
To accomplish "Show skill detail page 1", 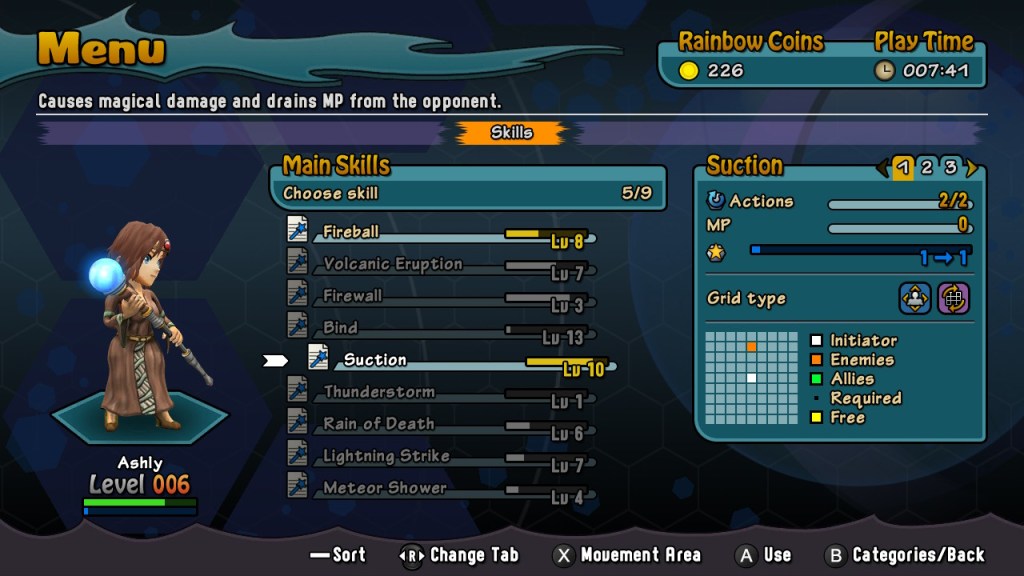I will (x=903, y=167).
